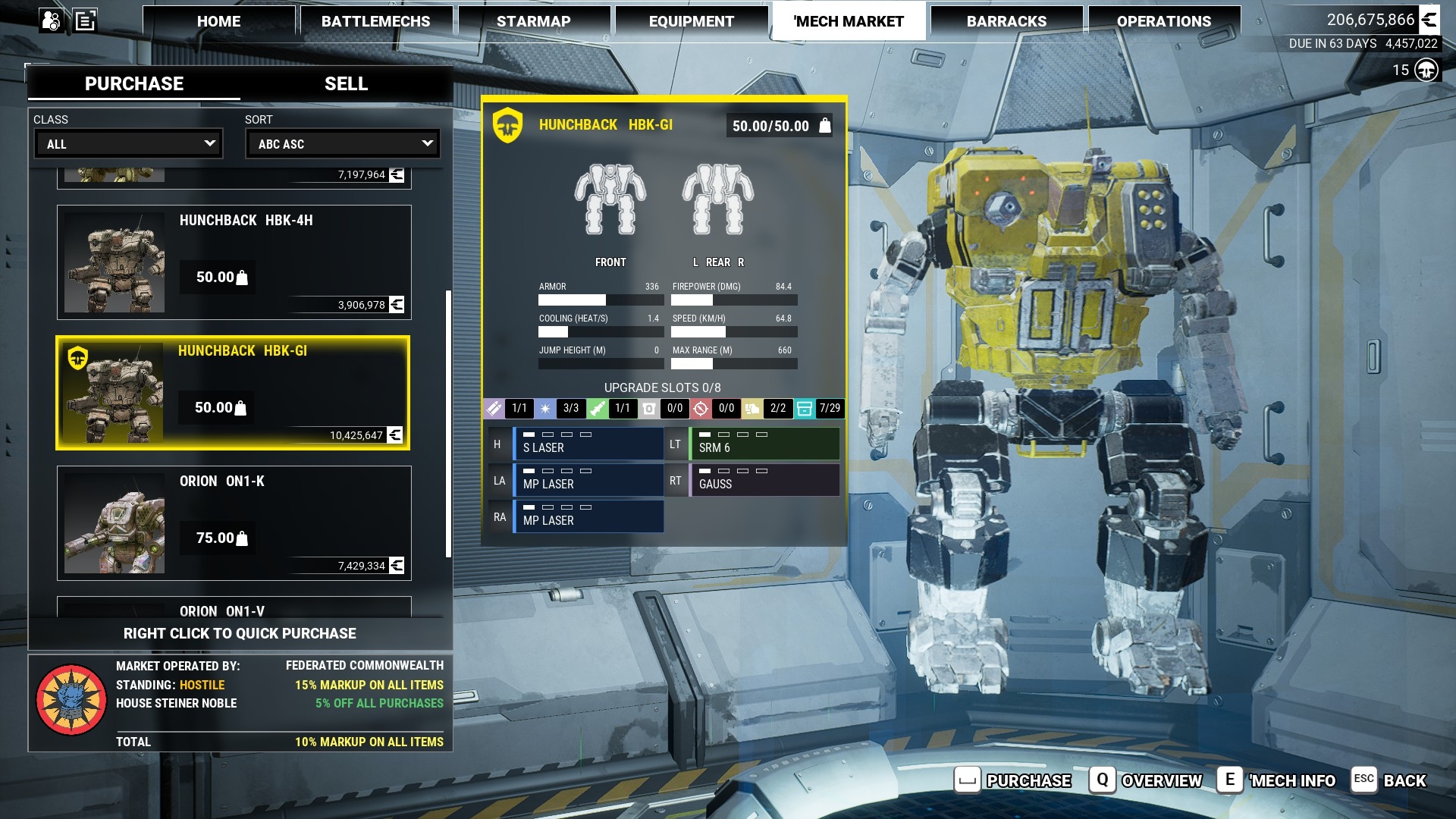Switch to the BATTLEMECHS tab
This screenshot has width=1456, height=819.
pos(375,21)
